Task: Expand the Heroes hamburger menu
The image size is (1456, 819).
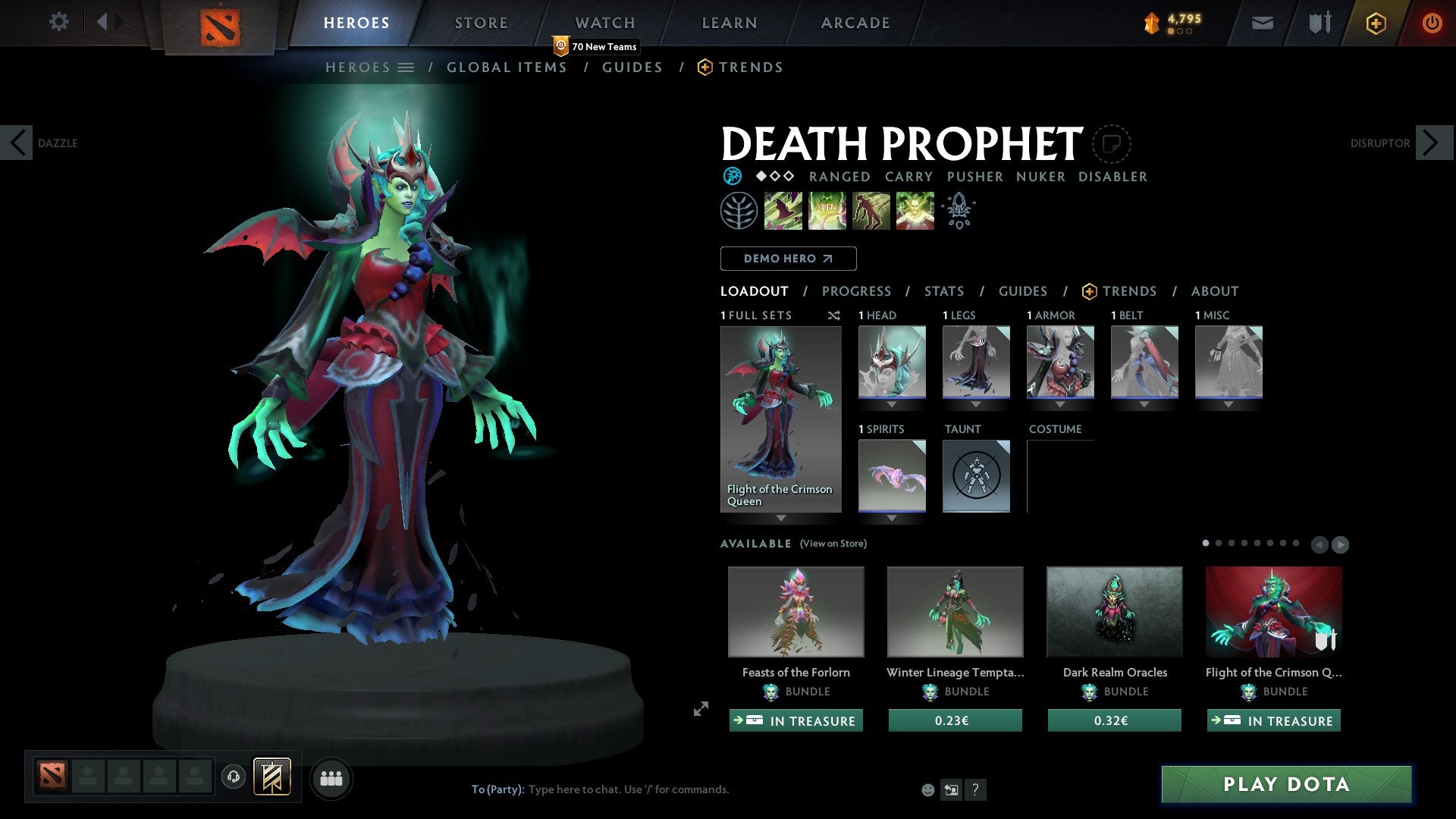Action: pos(406,67)
